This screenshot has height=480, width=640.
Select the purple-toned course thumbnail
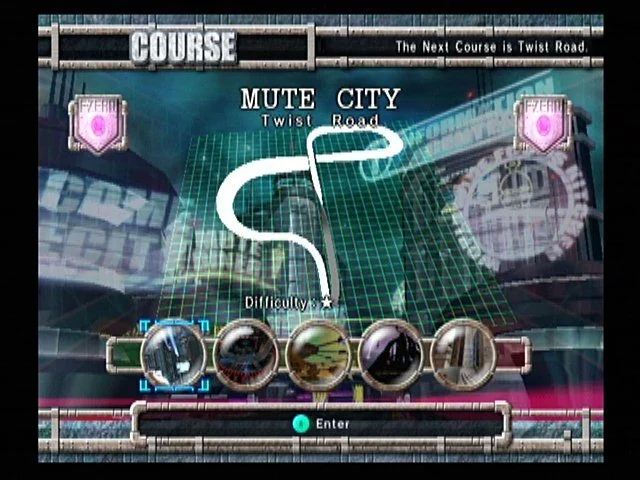tap(391, 355)
